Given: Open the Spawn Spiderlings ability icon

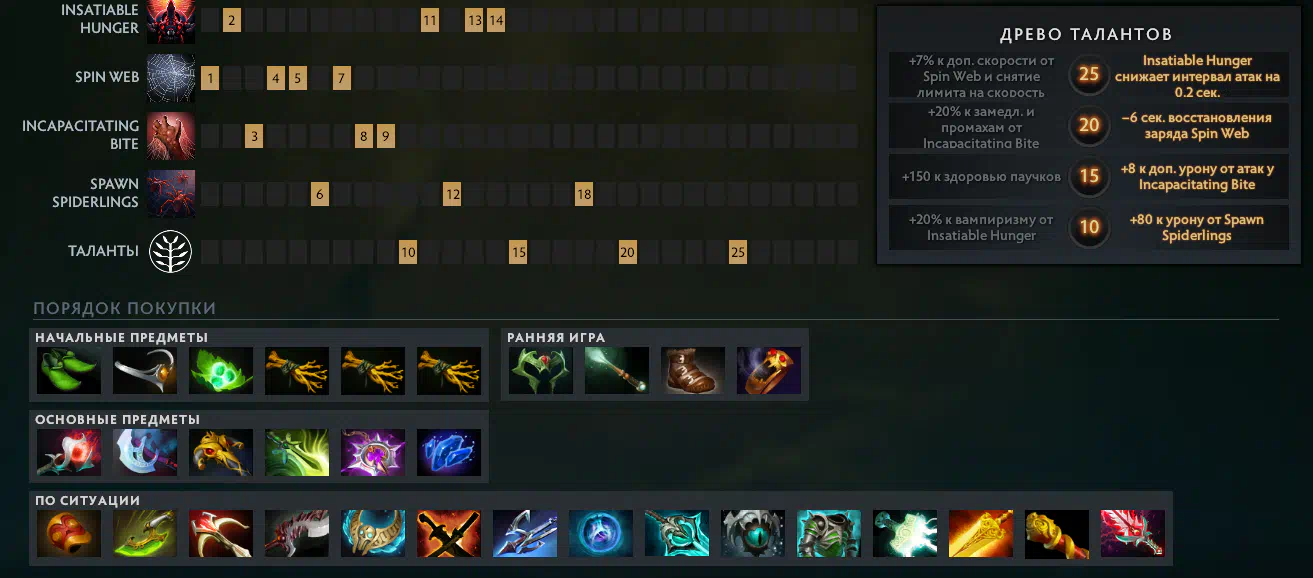Looking at the screenshot, I should pyautogui.click(x=171, y=194).
